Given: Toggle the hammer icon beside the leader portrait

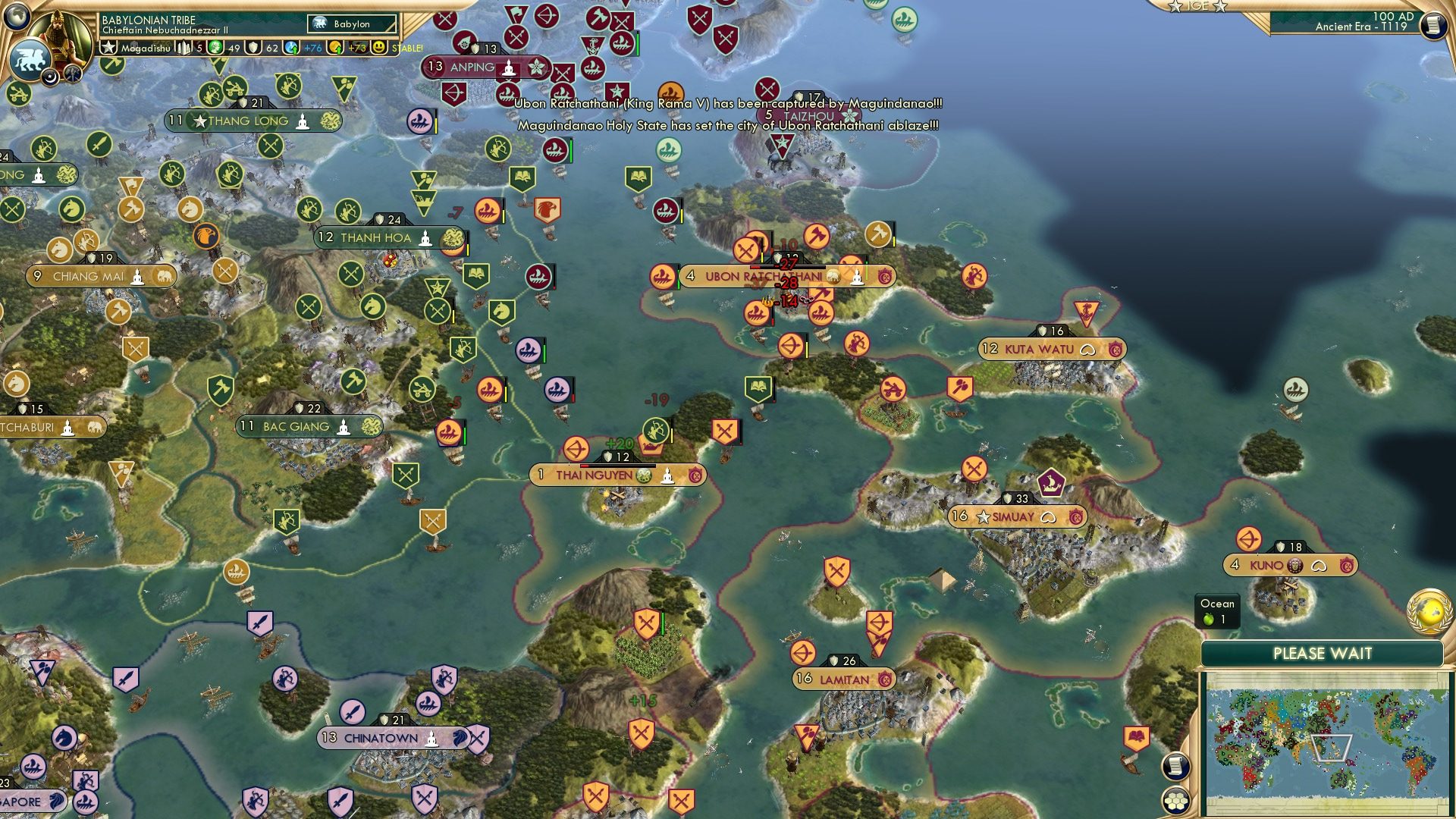Looking at the screenshot, I should [x=72, y=76].
